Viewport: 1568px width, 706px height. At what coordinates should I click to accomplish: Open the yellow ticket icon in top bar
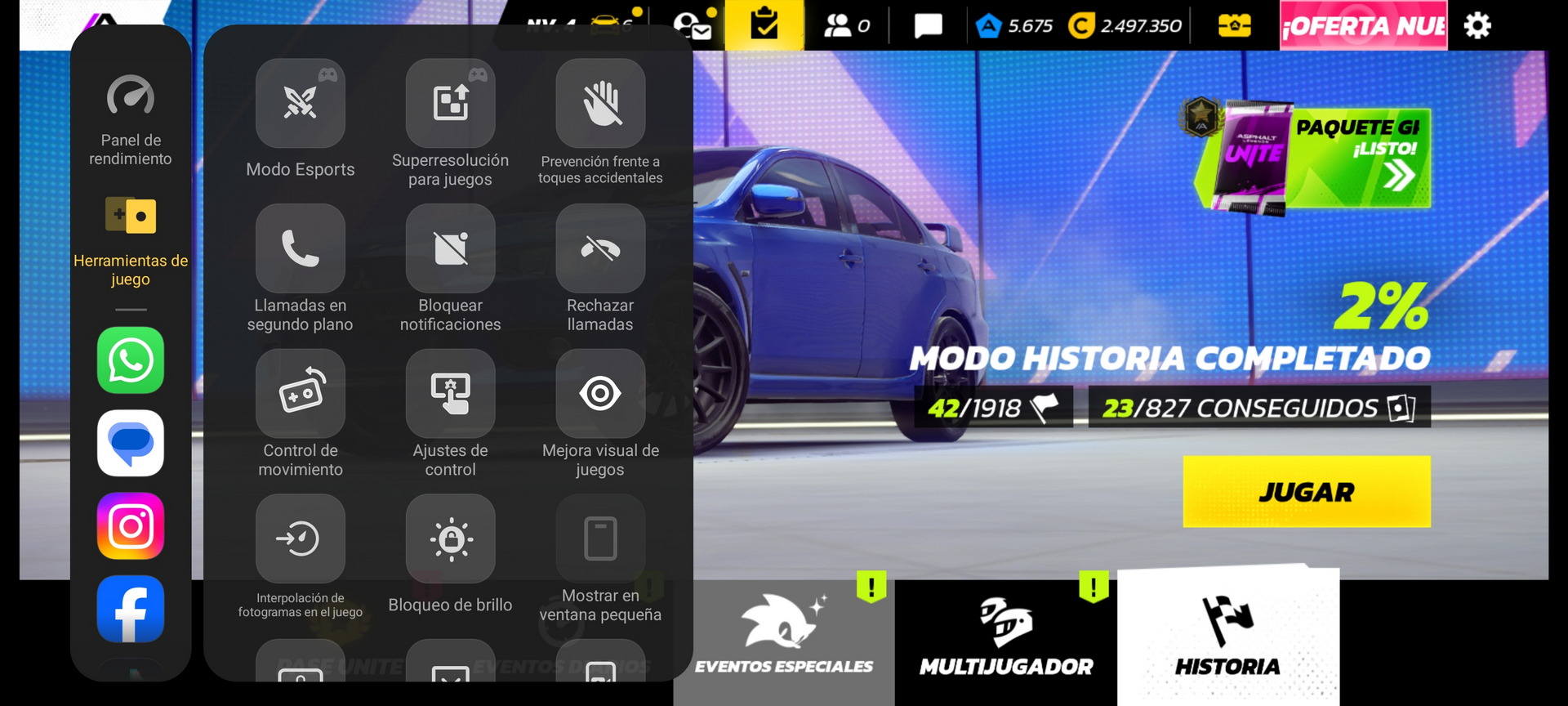(x=1234, y=26)
